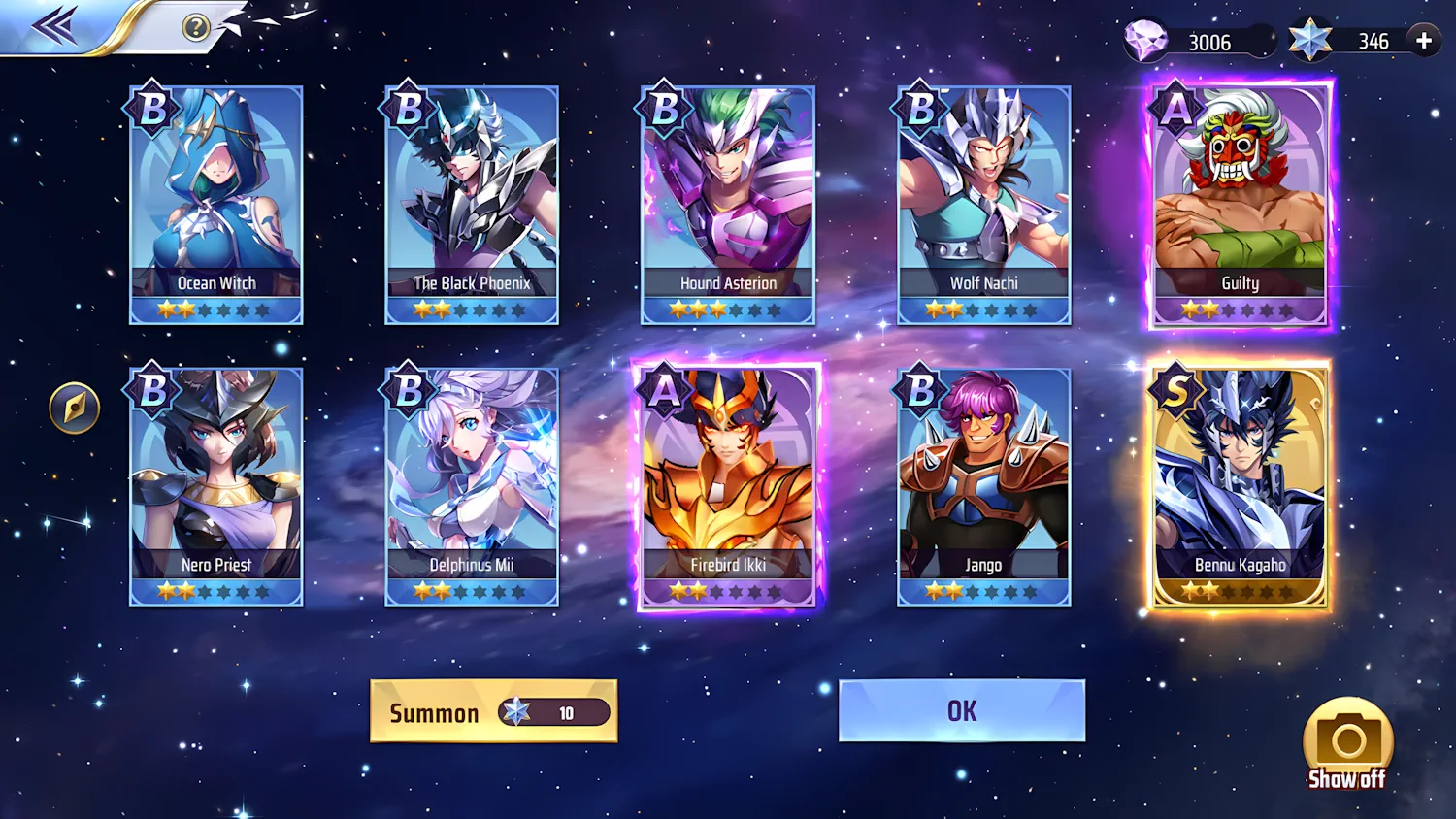
Task: Click the A rank badge on Firebird Ikki
Action: click(x=664, y=390)
